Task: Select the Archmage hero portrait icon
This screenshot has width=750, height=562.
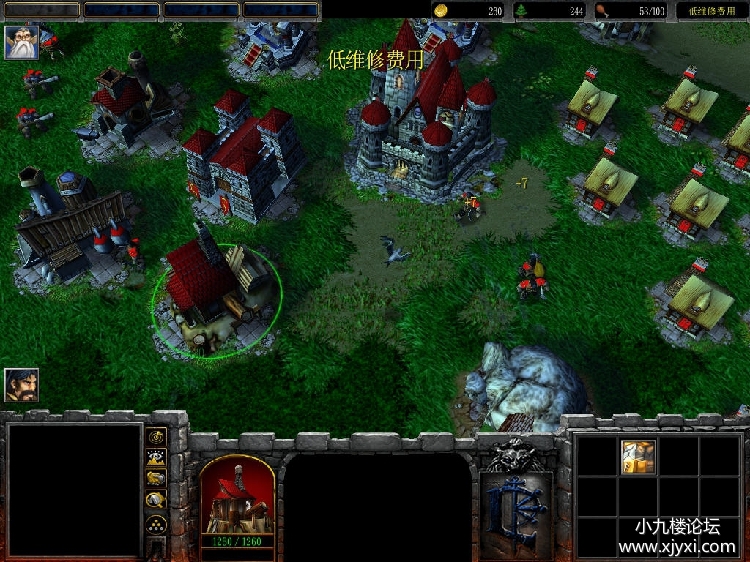Action: point(20,43)
